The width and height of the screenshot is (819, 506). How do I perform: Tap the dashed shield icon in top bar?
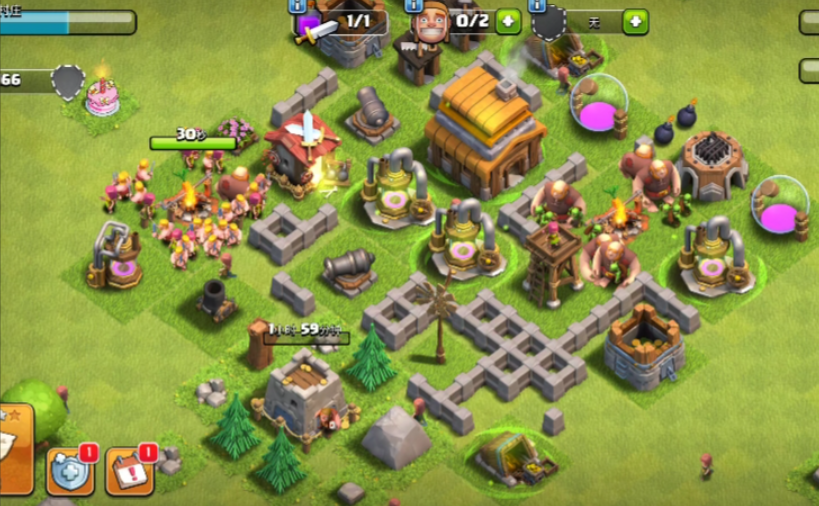click(548, 23)
